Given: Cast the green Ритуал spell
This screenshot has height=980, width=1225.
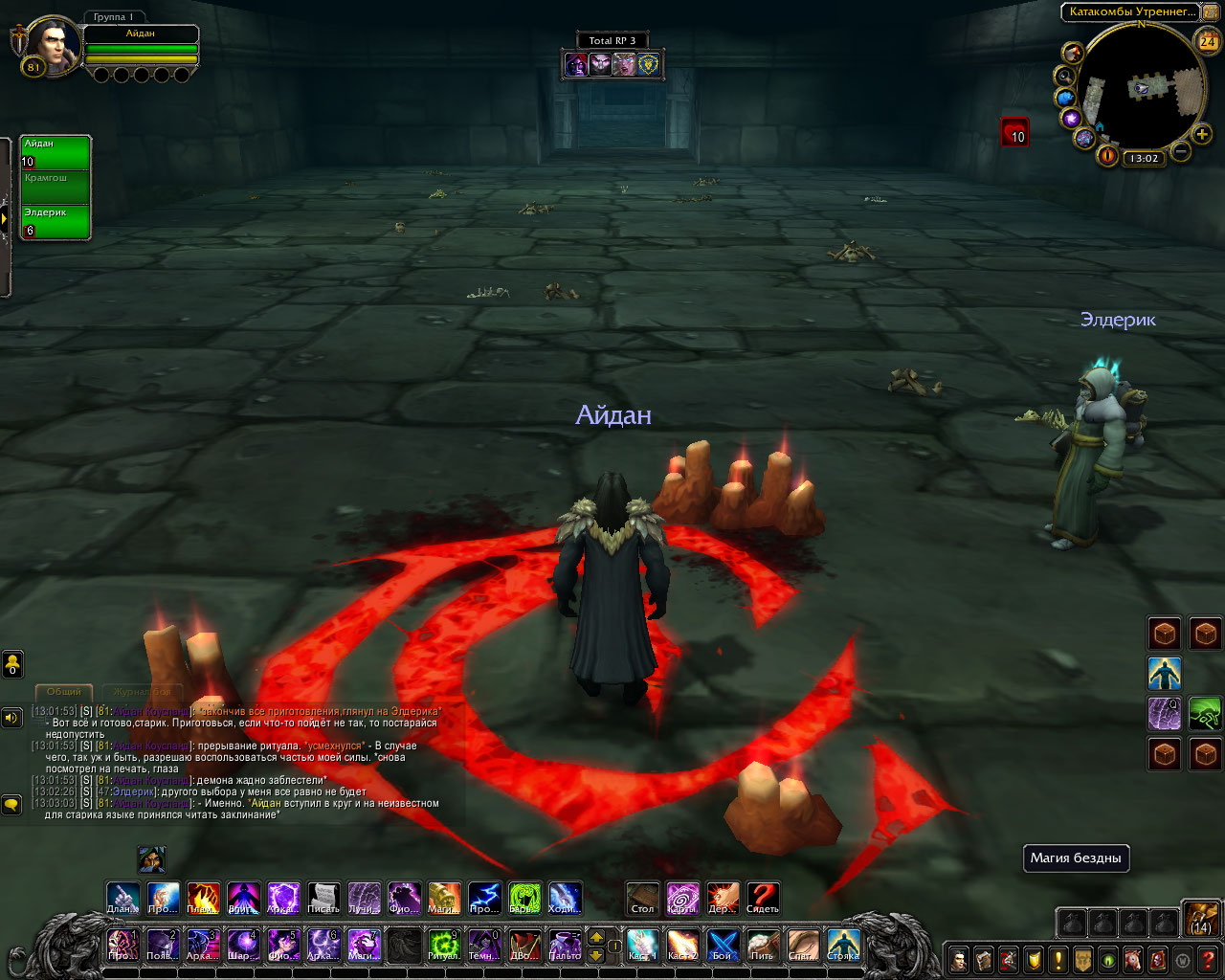Looking at the screenshot, I should pyautogui.click(x=443, y=945).
